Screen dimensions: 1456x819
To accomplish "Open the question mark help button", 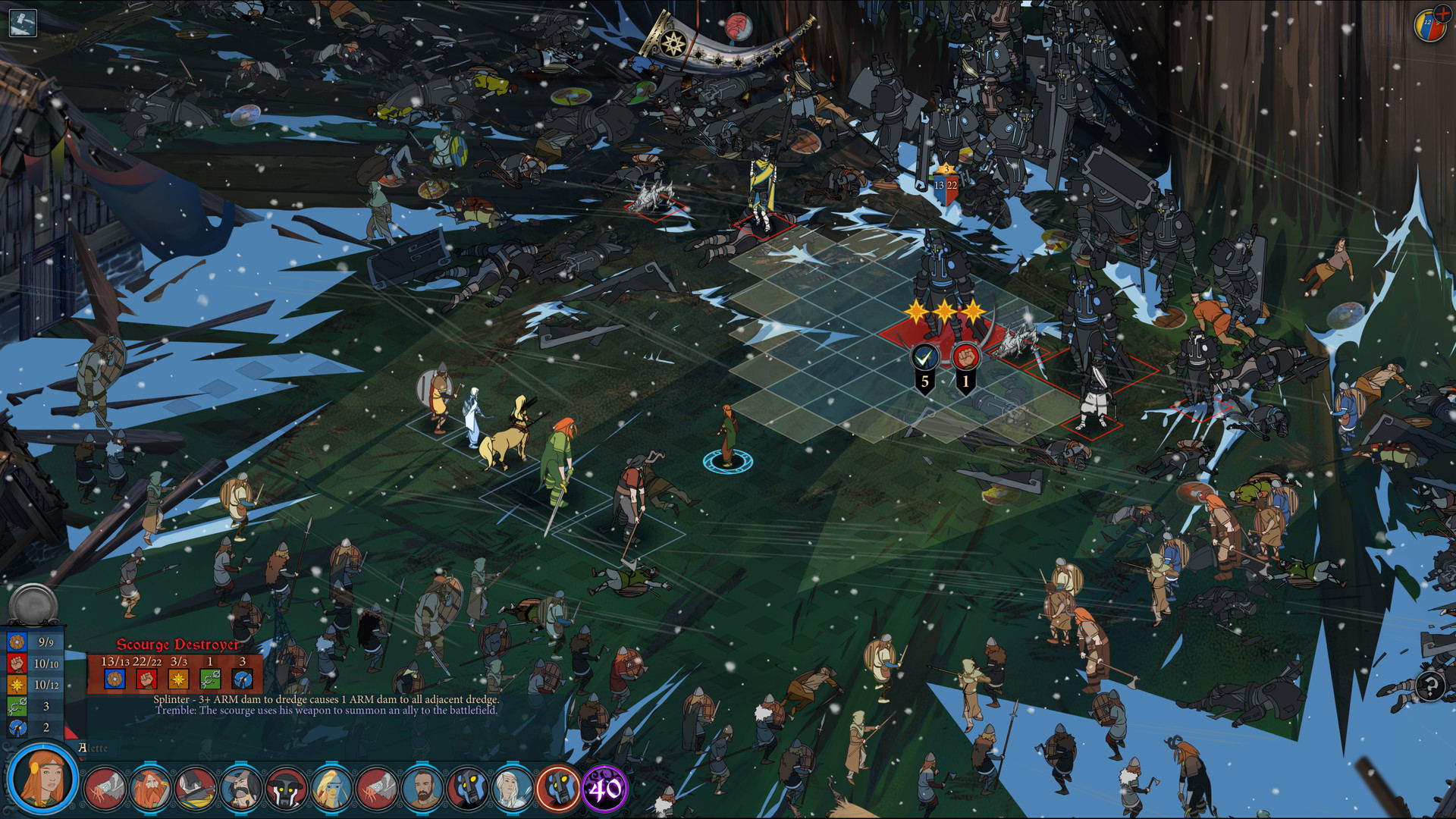I will 1430,687.
